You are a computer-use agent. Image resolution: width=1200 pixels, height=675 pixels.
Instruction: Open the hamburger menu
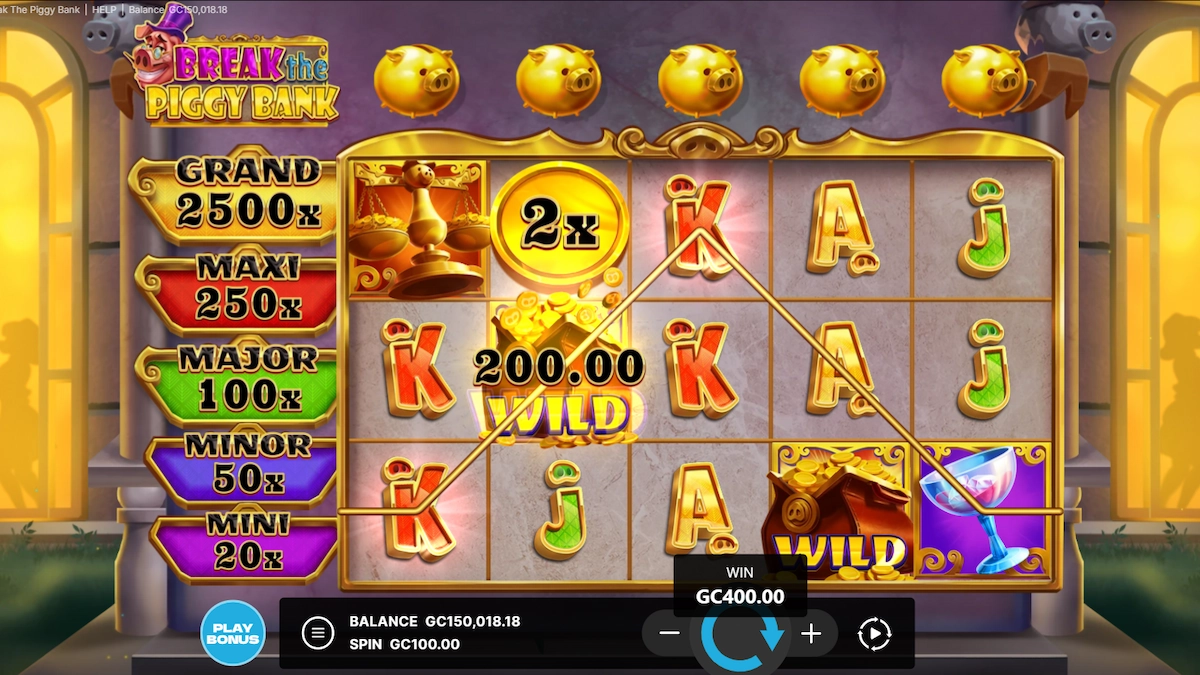(x=318, y=633)
